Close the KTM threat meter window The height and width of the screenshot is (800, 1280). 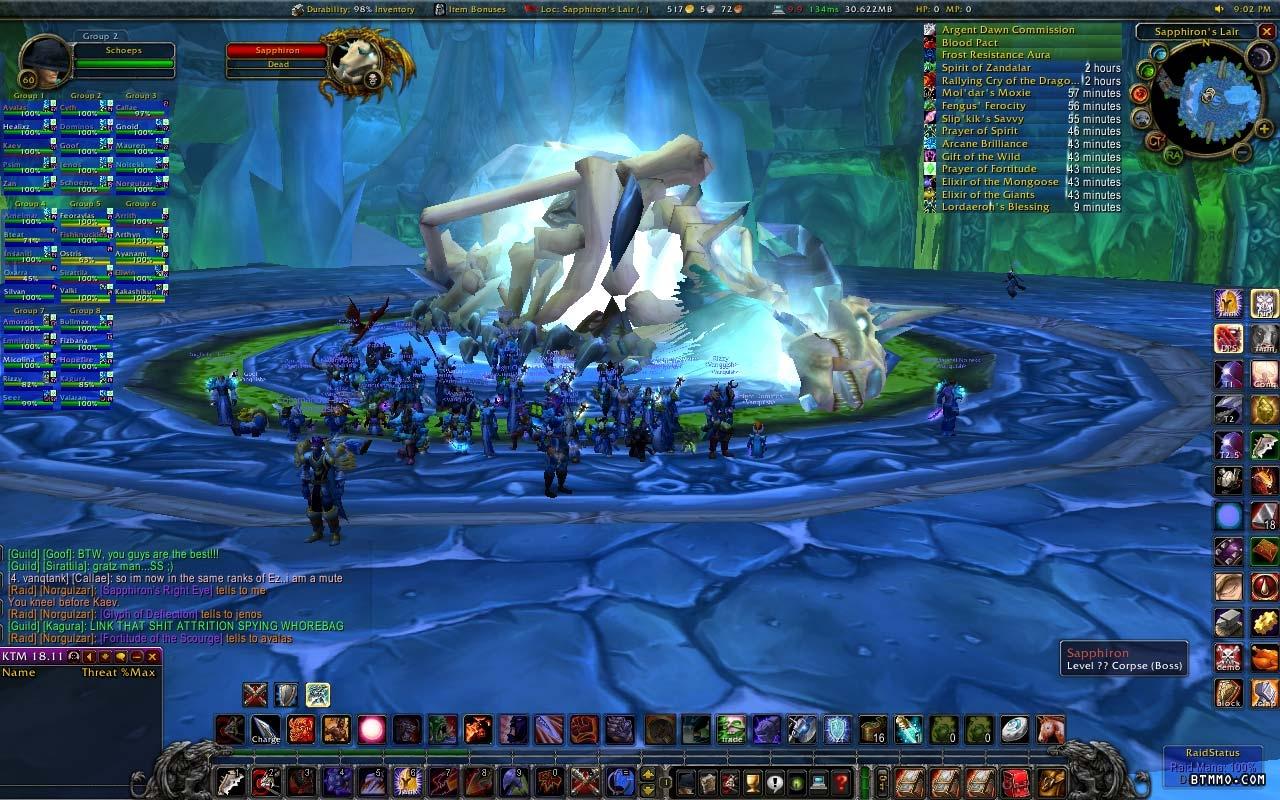(x=153, y=657)
